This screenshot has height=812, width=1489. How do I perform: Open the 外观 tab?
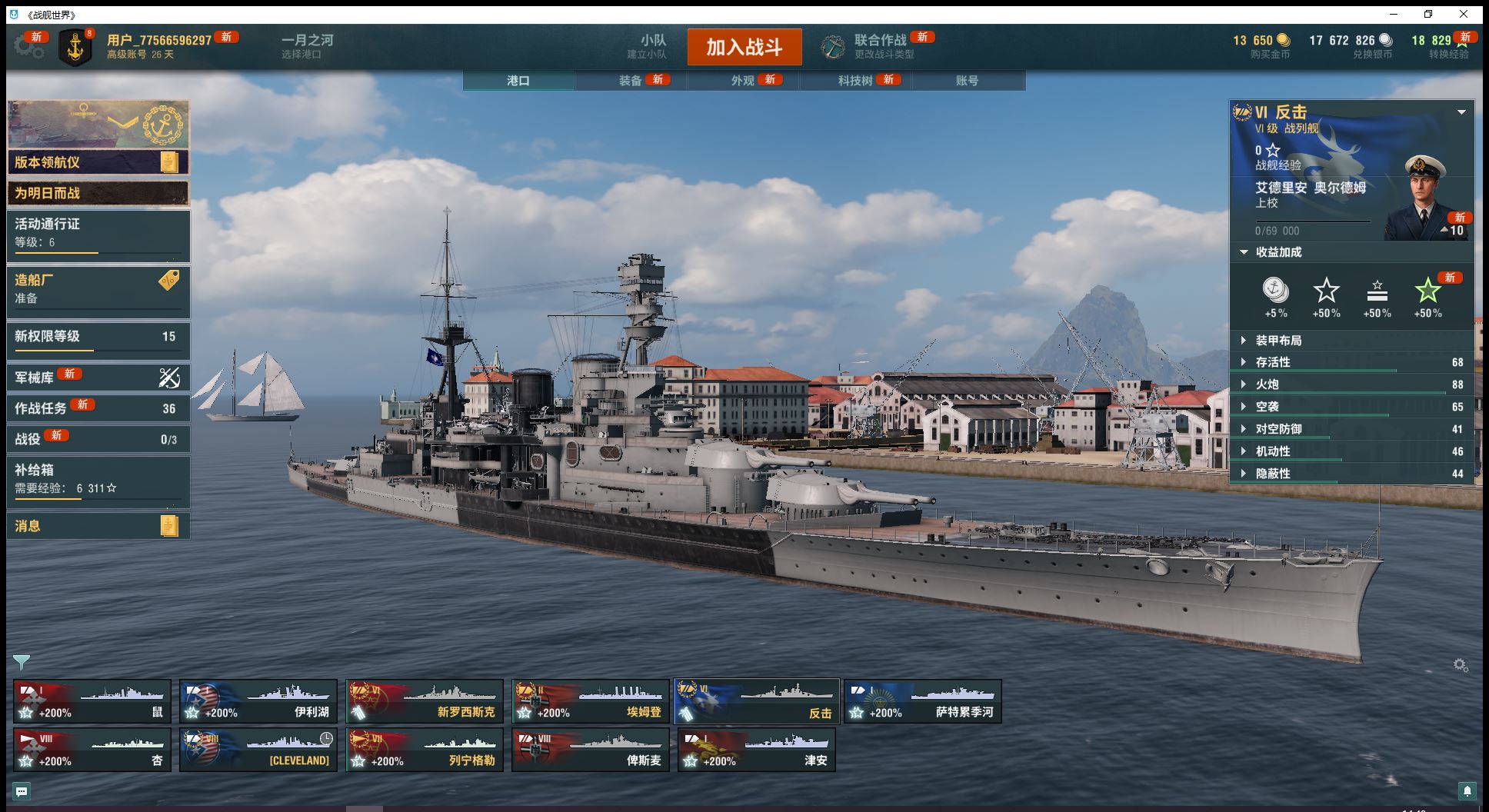pos(743,81)
